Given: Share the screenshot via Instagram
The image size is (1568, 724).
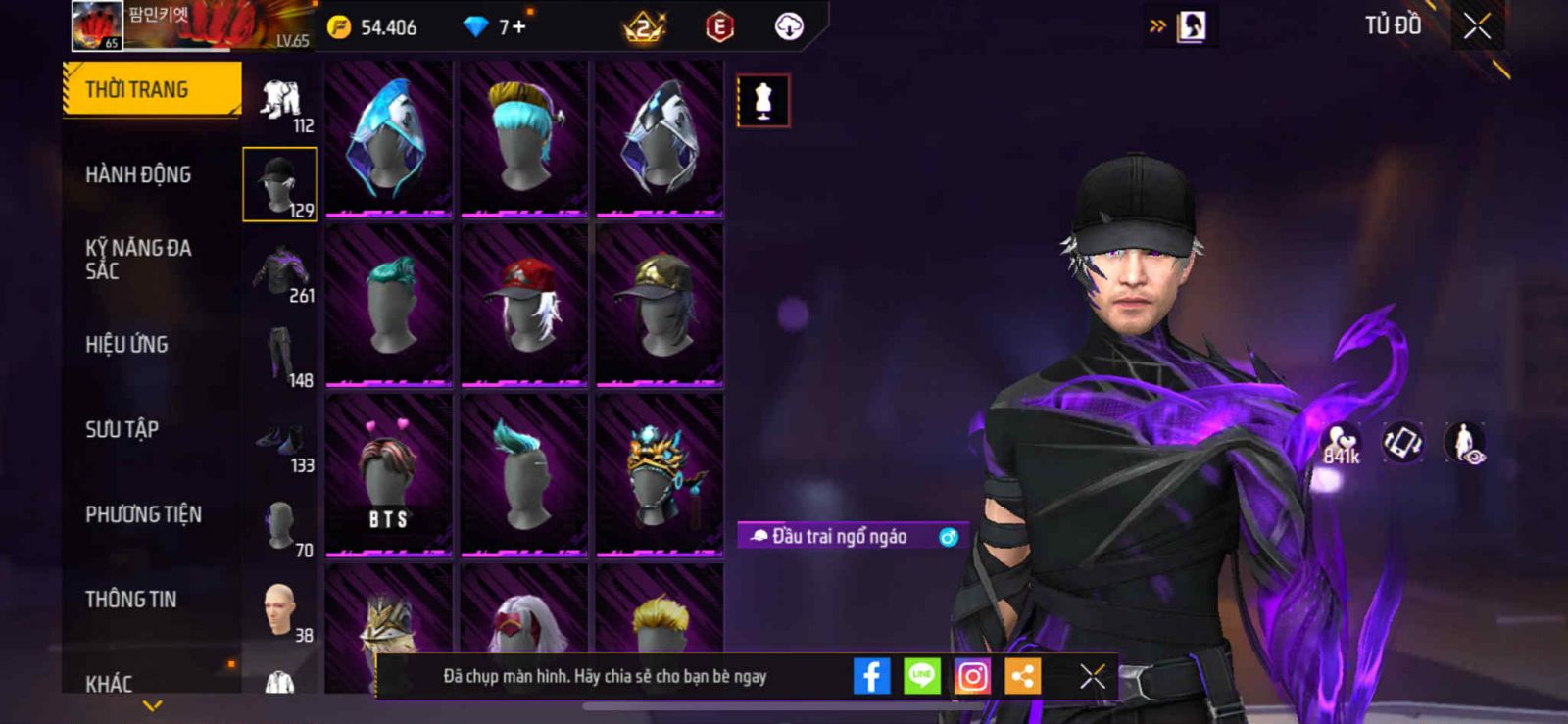Looking at the screenshot, I should 972,676.
